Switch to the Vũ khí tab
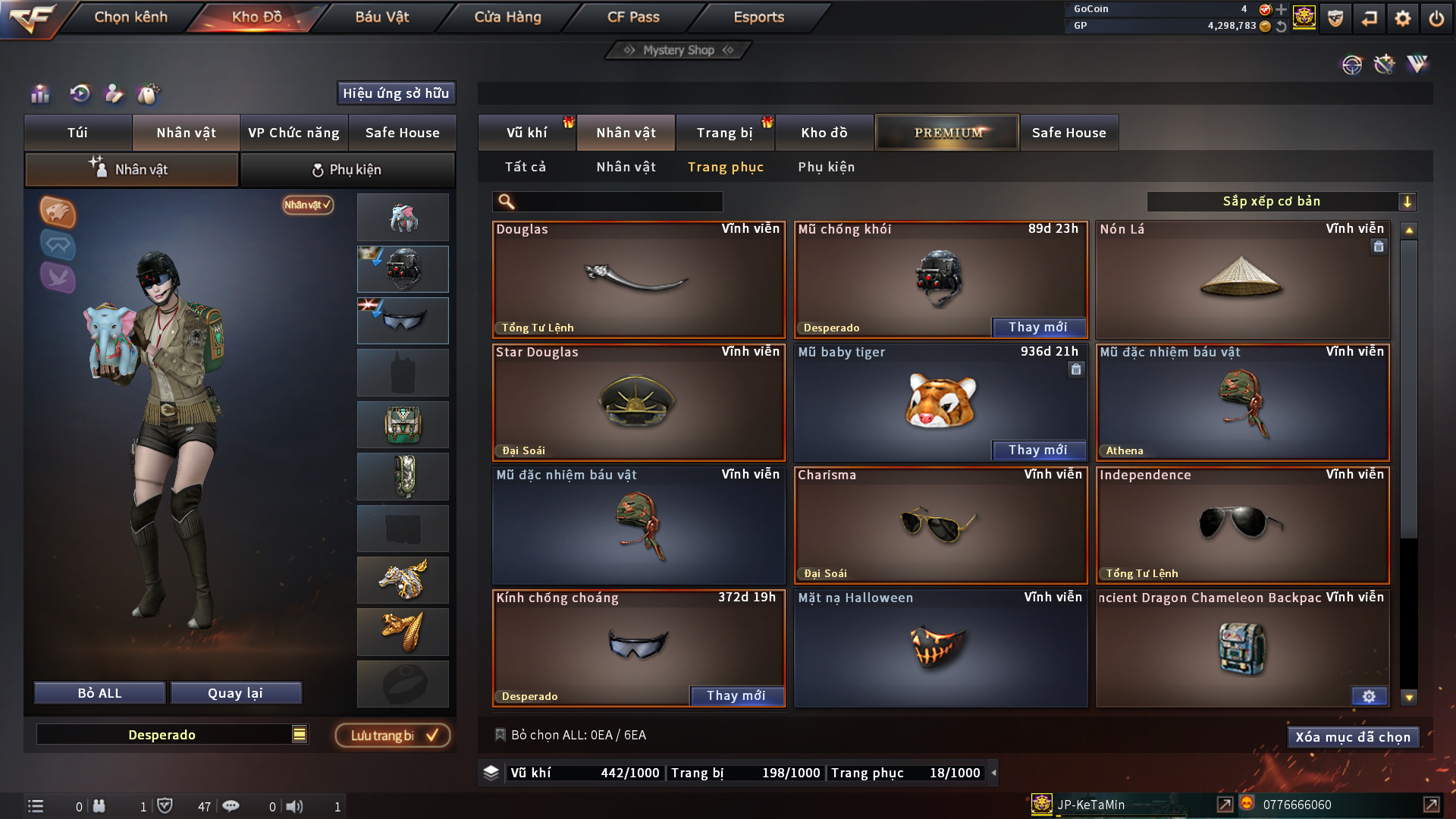The image size is (1456, 819). click(526, 133)
